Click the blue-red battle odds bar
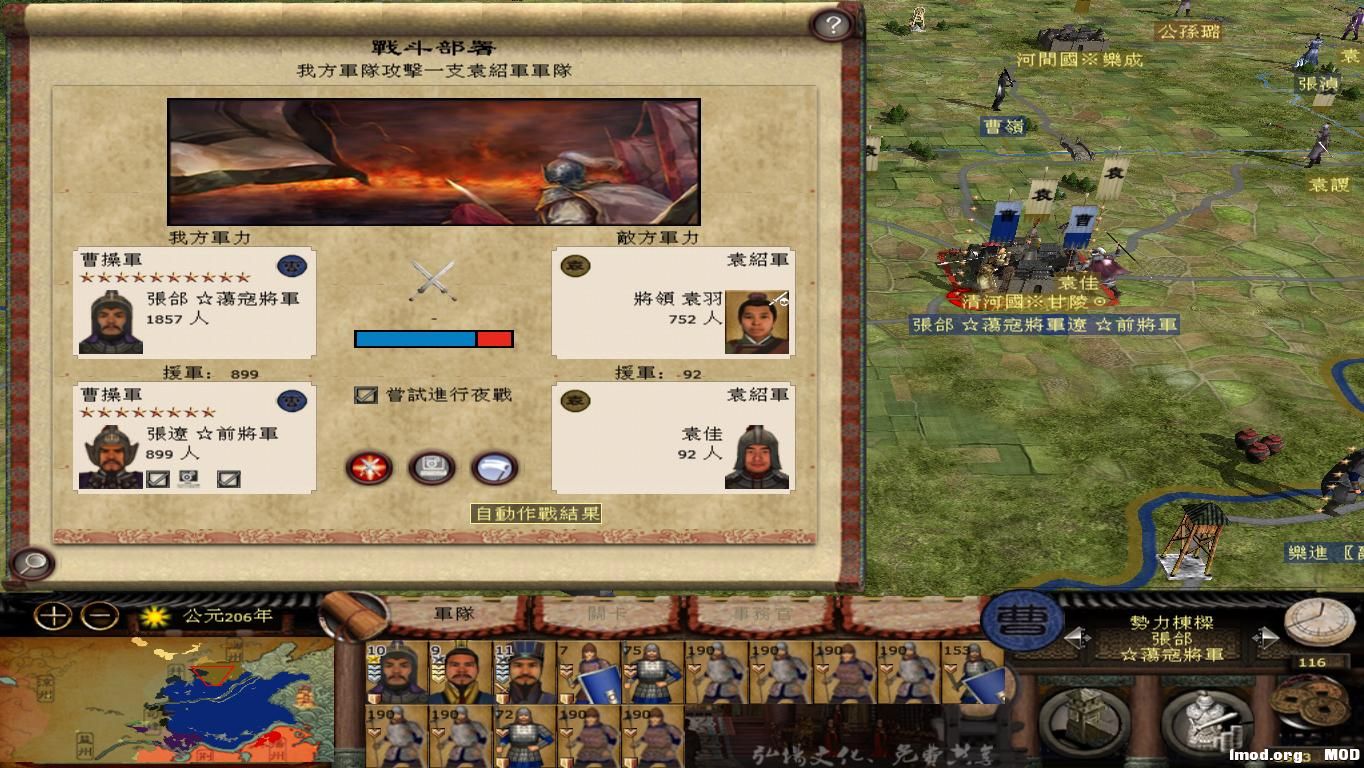The height and width of the screenshot is (768, 1364). pyautogui.click(x=432, y=339)
